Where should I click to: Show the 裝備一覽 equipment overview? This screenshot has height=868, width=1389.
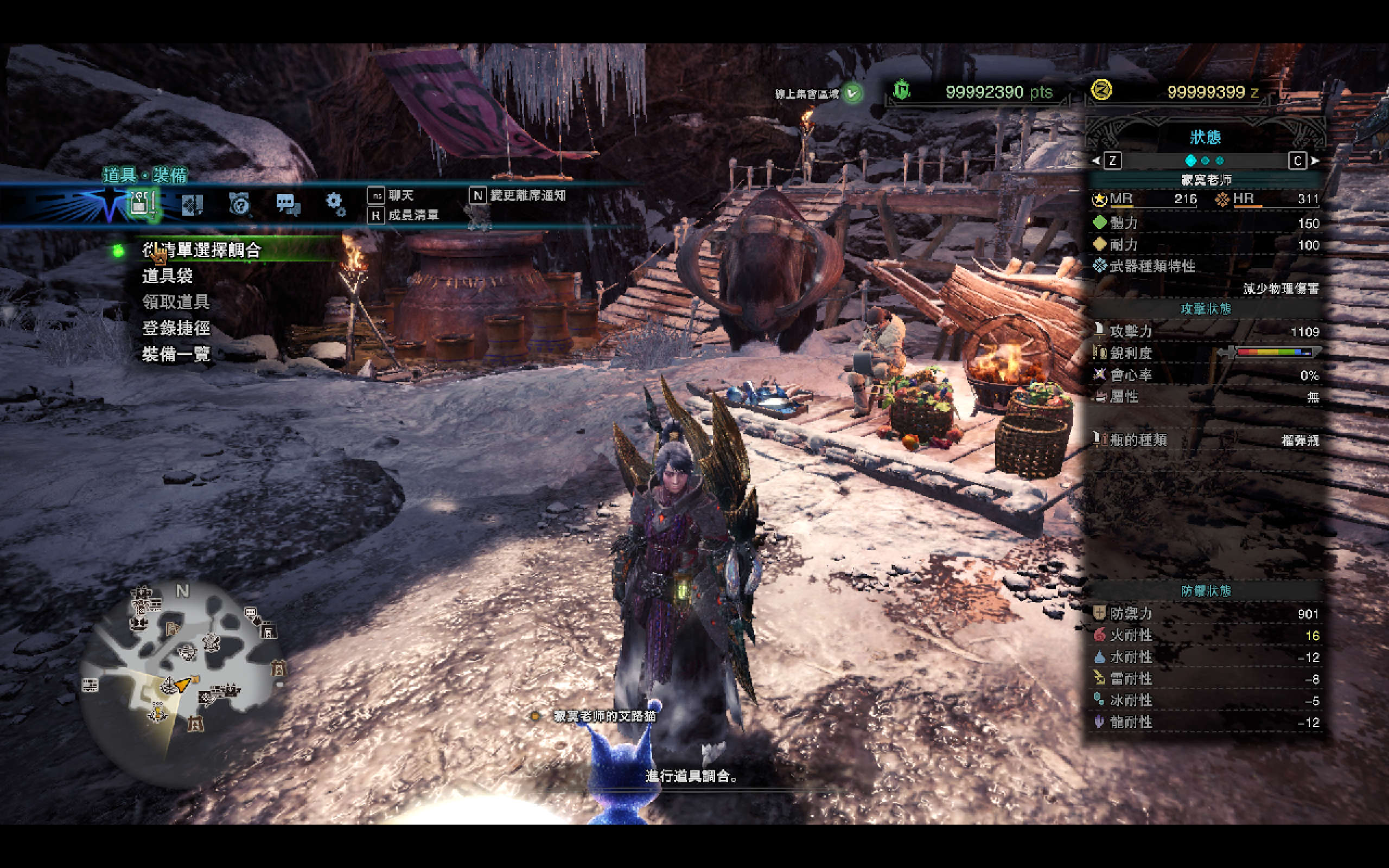coord(176,354)
